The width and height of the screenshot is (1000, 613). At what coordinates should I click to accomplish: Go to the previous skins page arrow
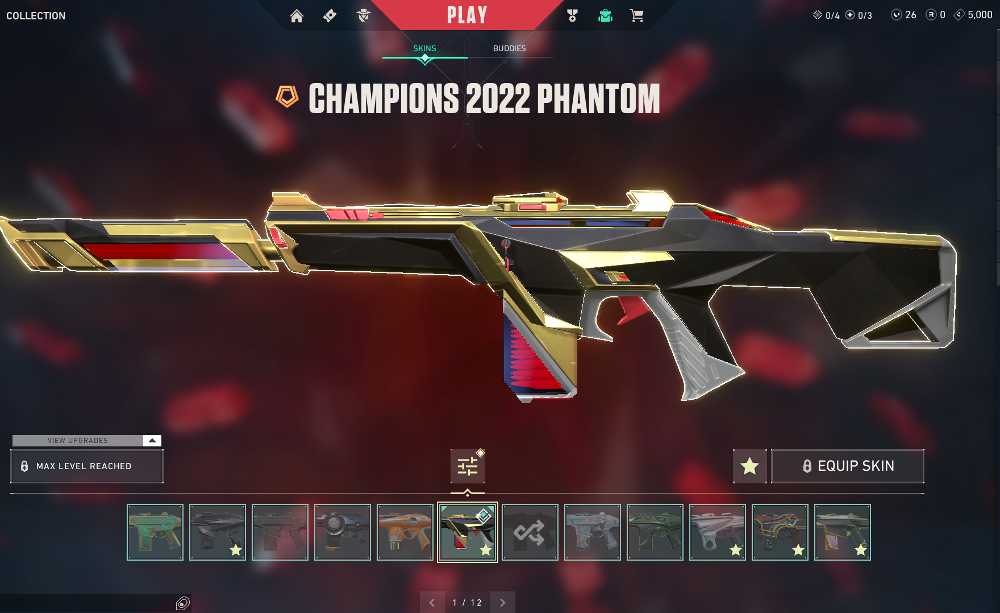coord(432,602)
